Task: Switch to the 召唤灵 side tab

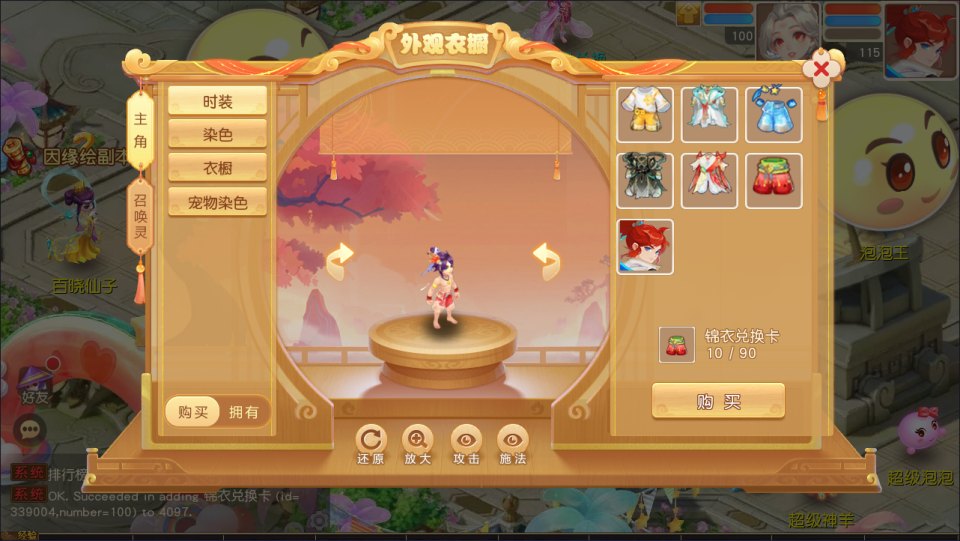Action: point(140,213)
